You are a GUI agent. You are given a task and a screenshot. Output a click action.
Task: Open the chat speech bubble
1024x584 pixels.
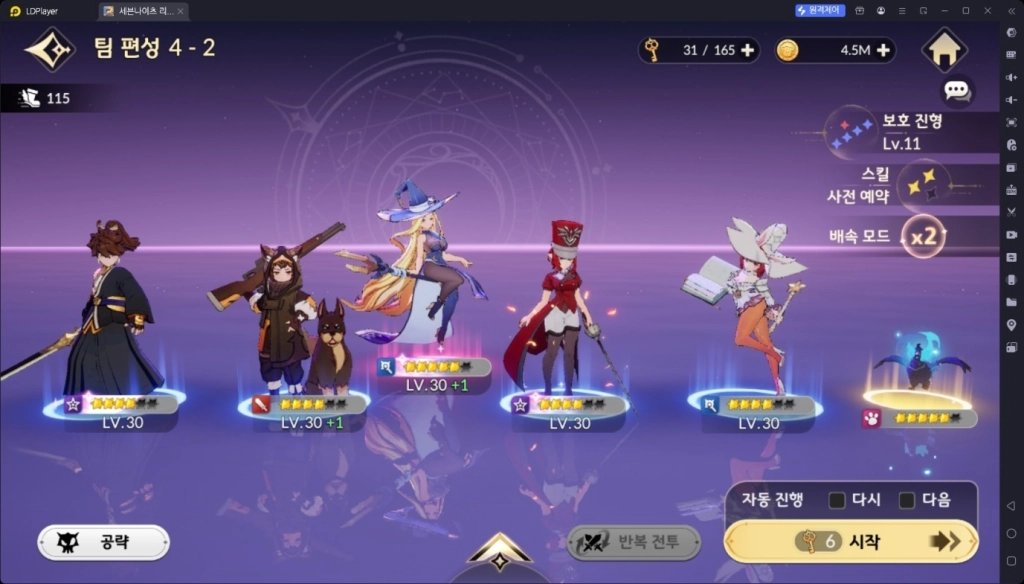(957, 91)
